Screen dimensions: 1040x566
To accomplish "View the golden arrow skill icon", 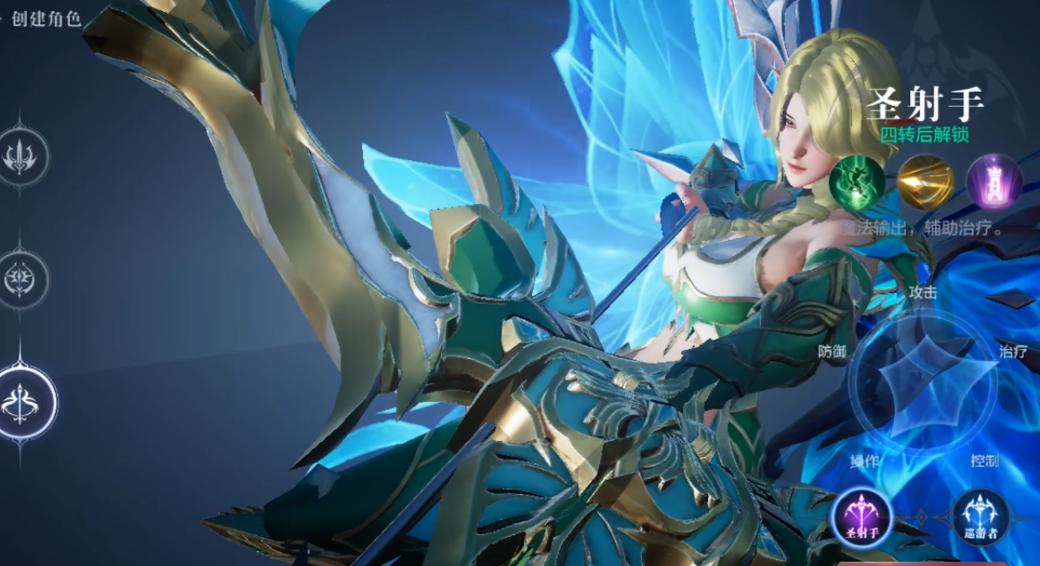I will tap(925, 181).
